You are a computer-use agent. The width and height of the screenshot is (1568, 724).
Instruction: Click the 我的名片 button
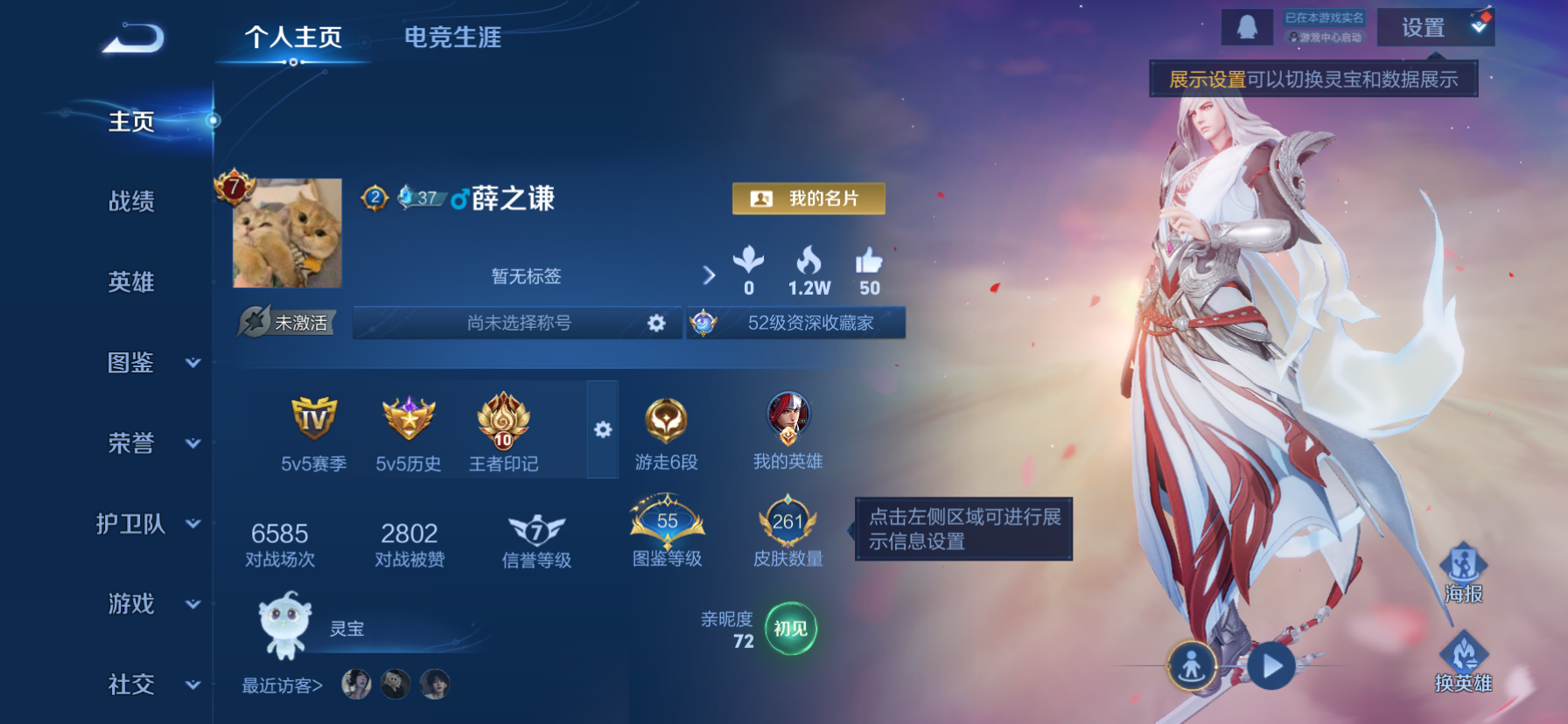pyautogui.click(x=808, y=198)
